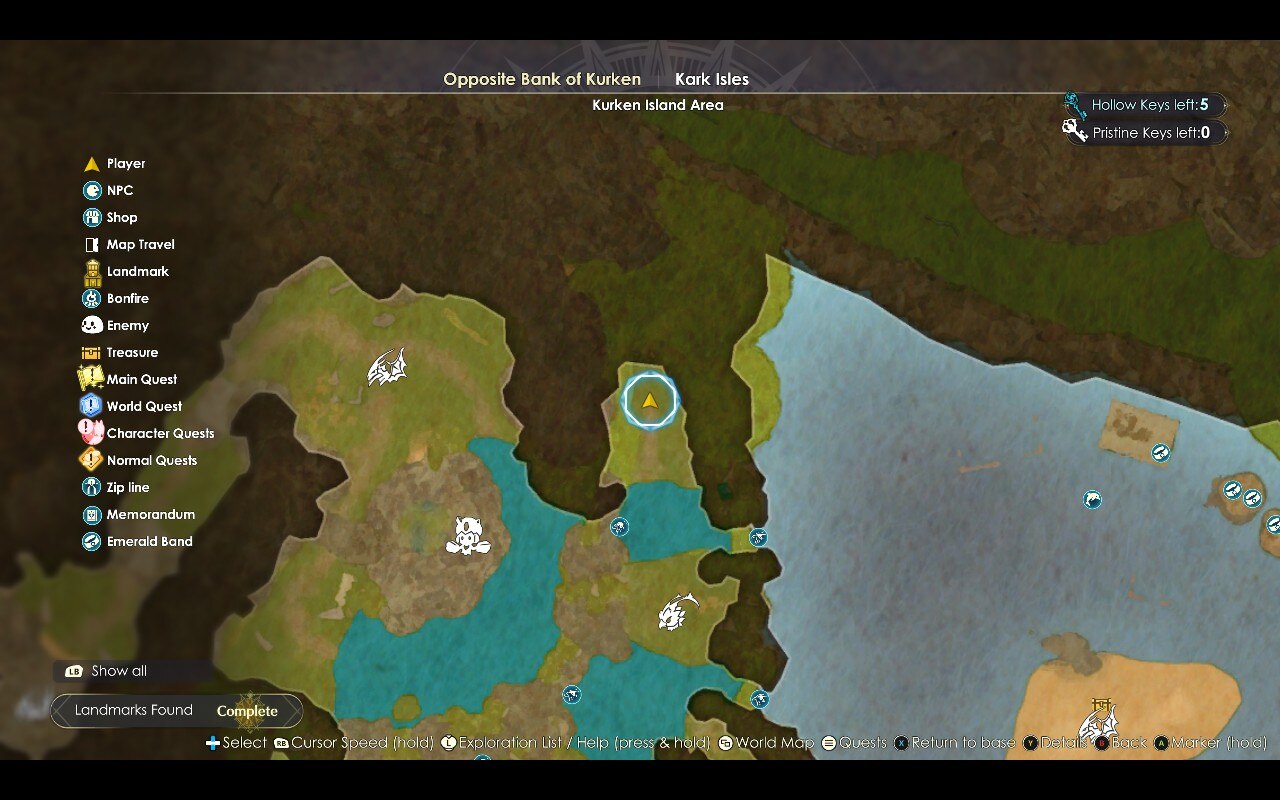Select the Main Quest legend entry

coord(141,379)
